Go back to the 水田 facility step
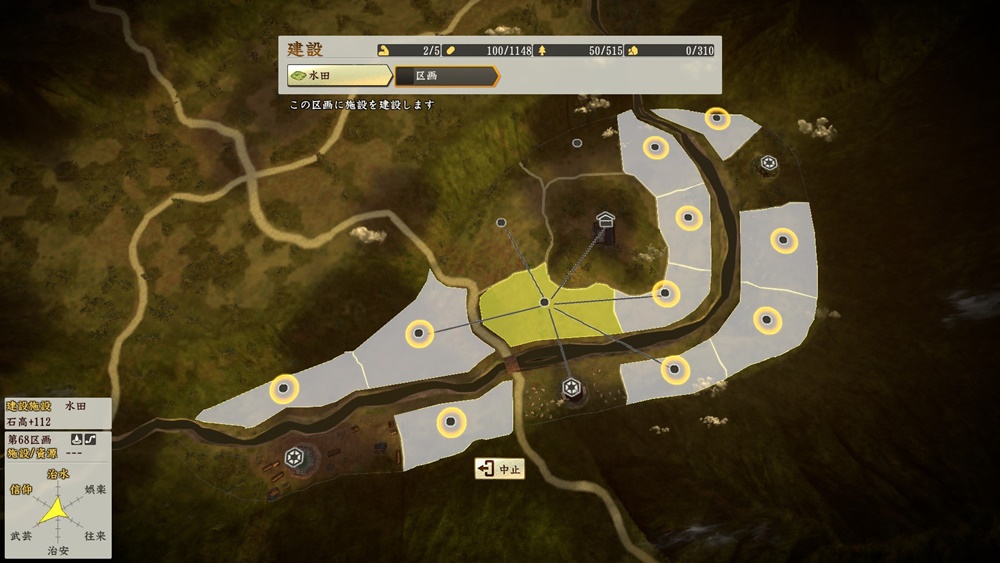Viewport: 1000px width, 563px height. point(338,76)
